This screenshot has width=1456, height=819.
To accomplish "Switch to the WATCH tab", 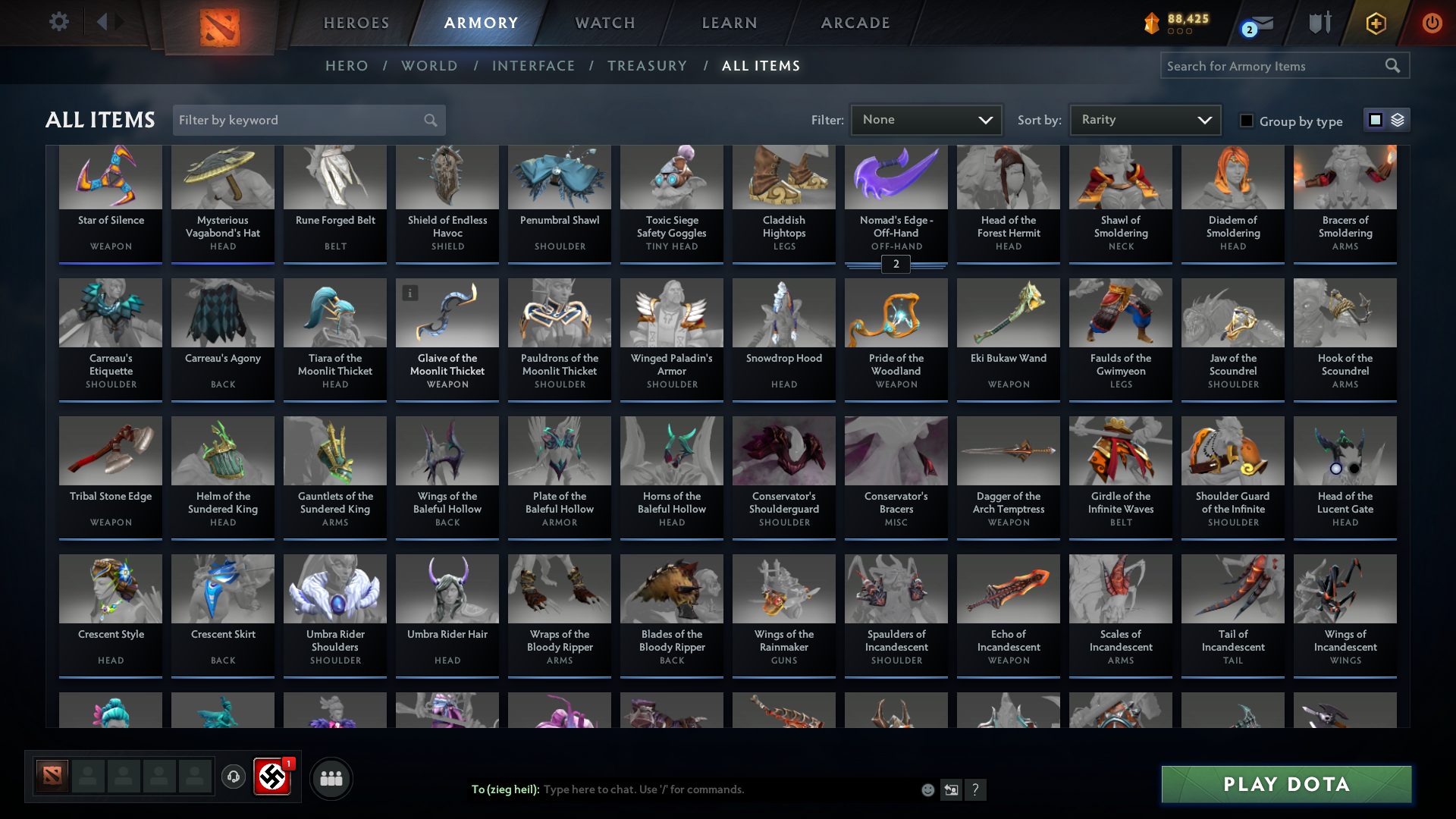I will [x=604, y=22].
